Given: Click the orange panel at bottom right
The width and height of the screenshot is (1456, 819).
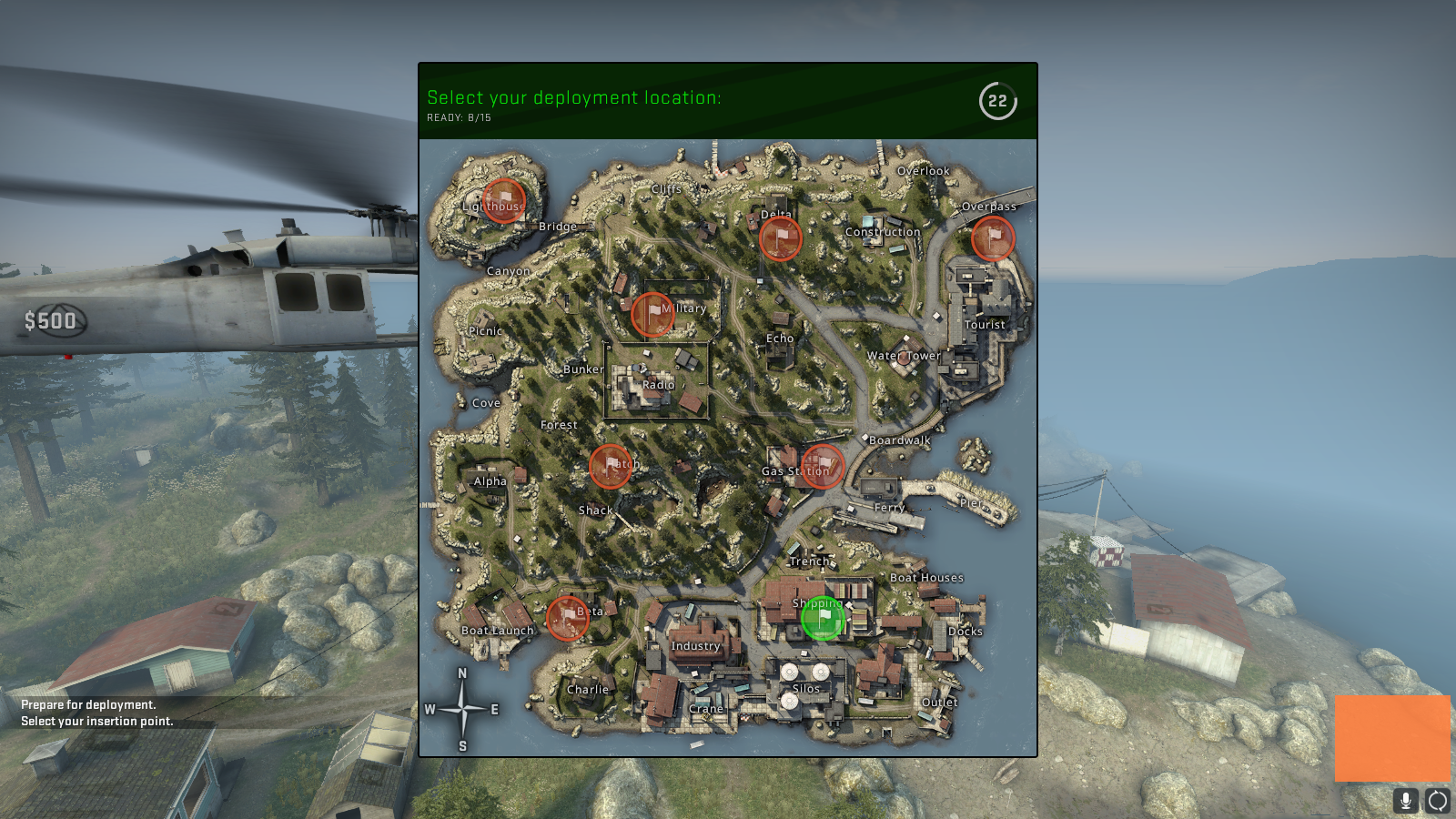Looking at the screenshot, I should tap(1392, 739).
